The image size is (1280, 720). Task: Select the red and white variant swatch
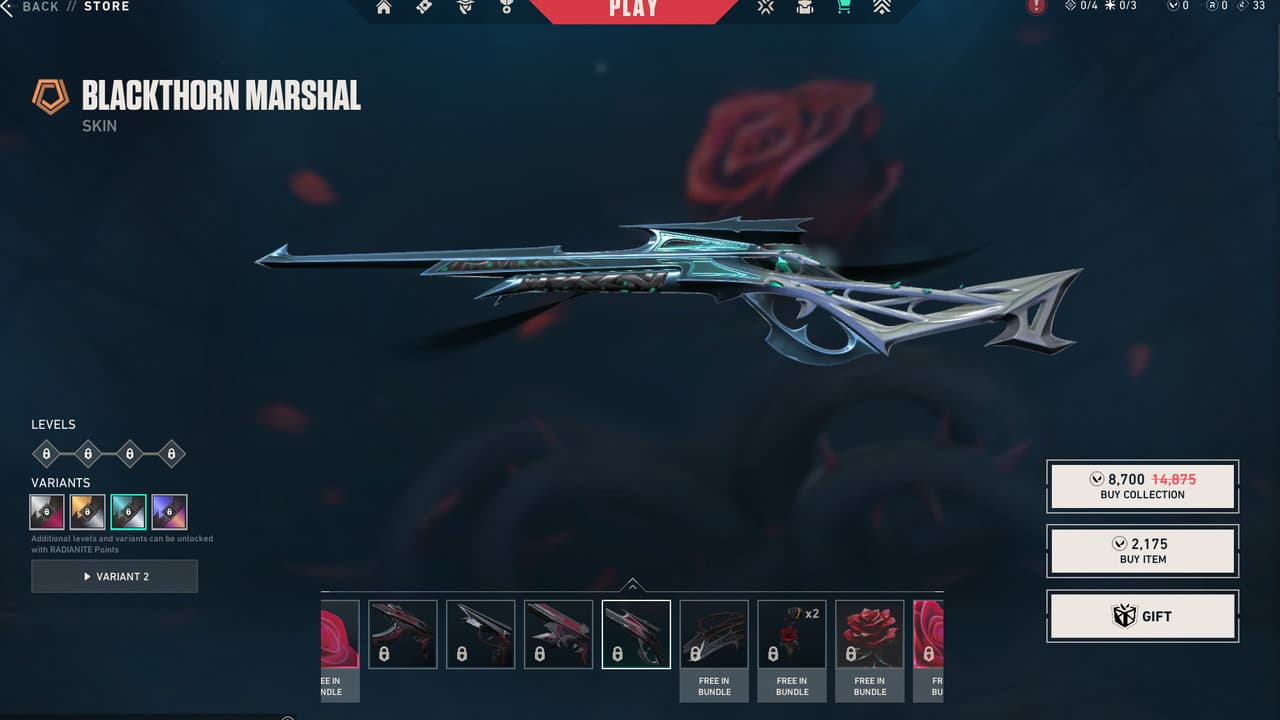click(x=47, y=512)
